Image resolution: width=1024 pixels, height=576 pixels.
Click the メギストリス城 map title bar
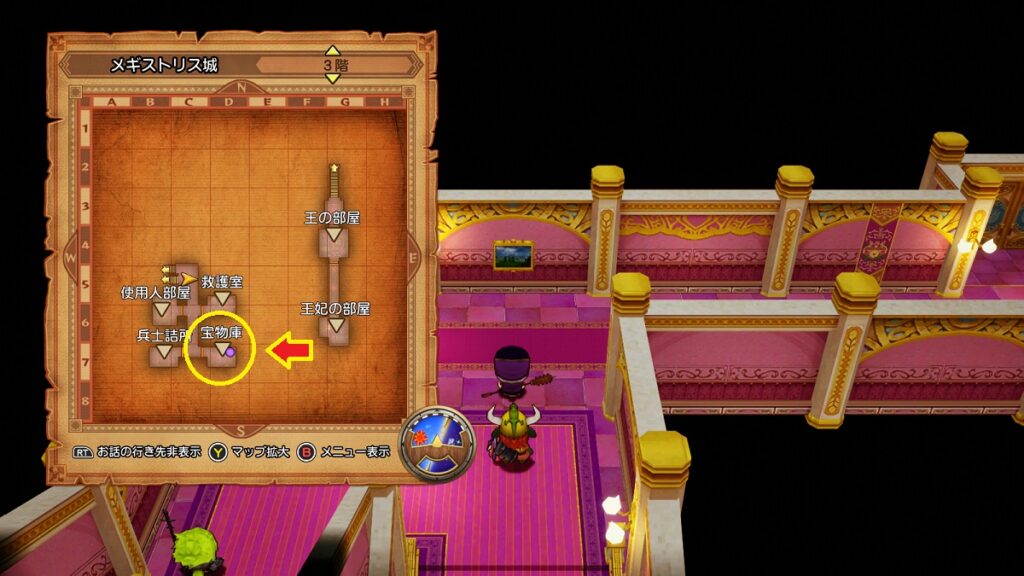click(165, 66)
